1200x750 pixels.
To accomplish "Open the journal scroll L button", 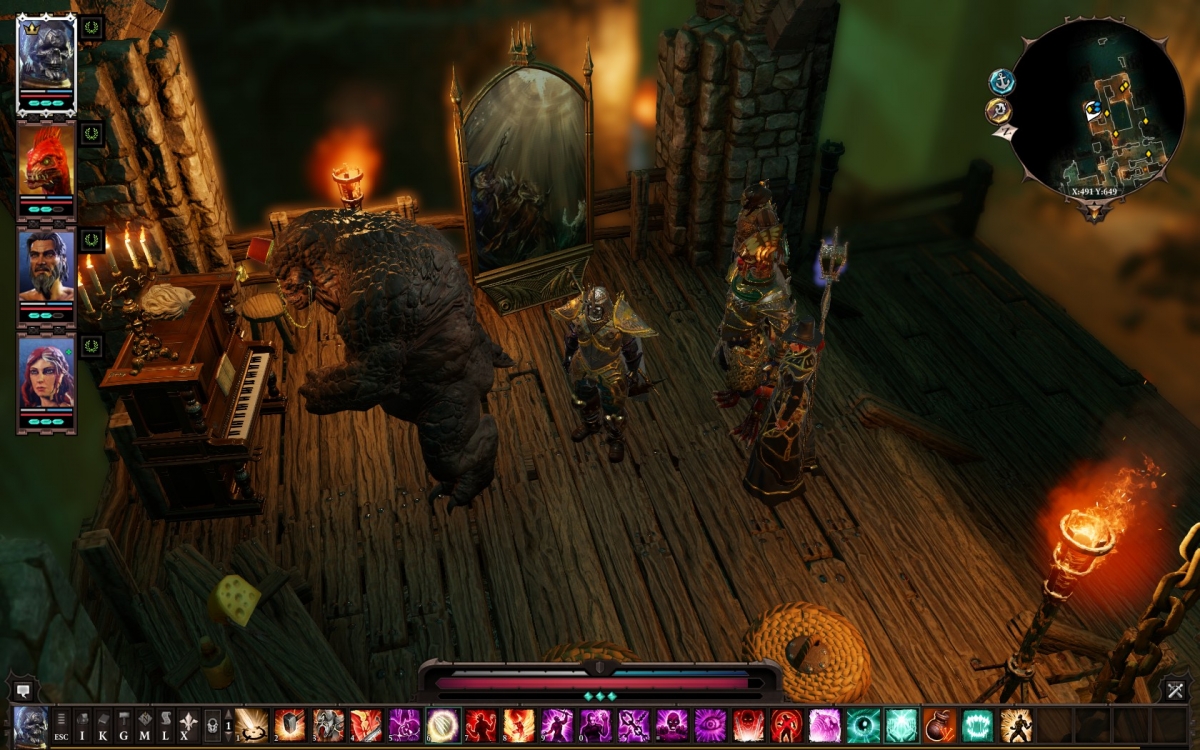I will (x=166, y=724).
